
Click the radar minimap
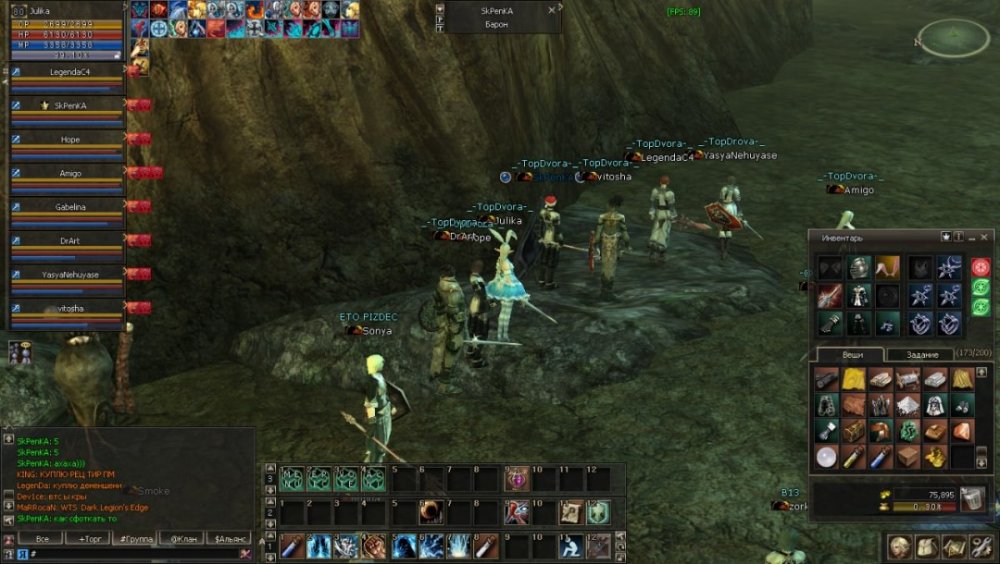point(953,38)
